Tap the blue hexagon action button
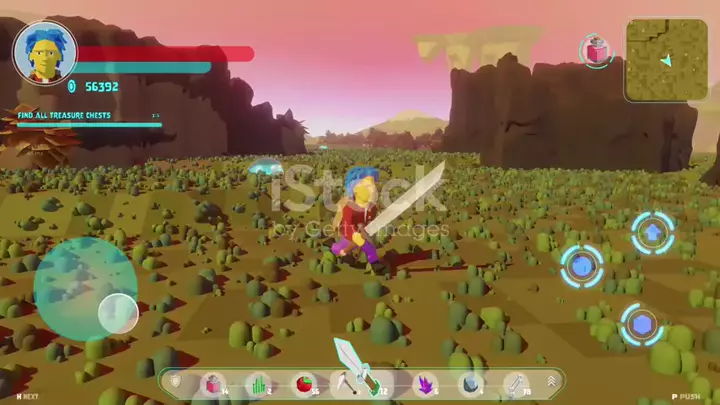Viewport: 720px width, 405px height. (x=640, y=324)
